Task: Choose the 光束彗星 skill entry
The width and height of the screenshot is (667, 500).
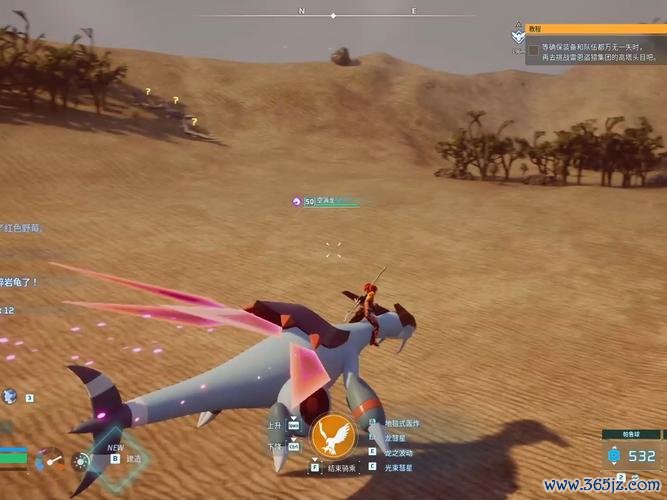Action: point(395,467)
